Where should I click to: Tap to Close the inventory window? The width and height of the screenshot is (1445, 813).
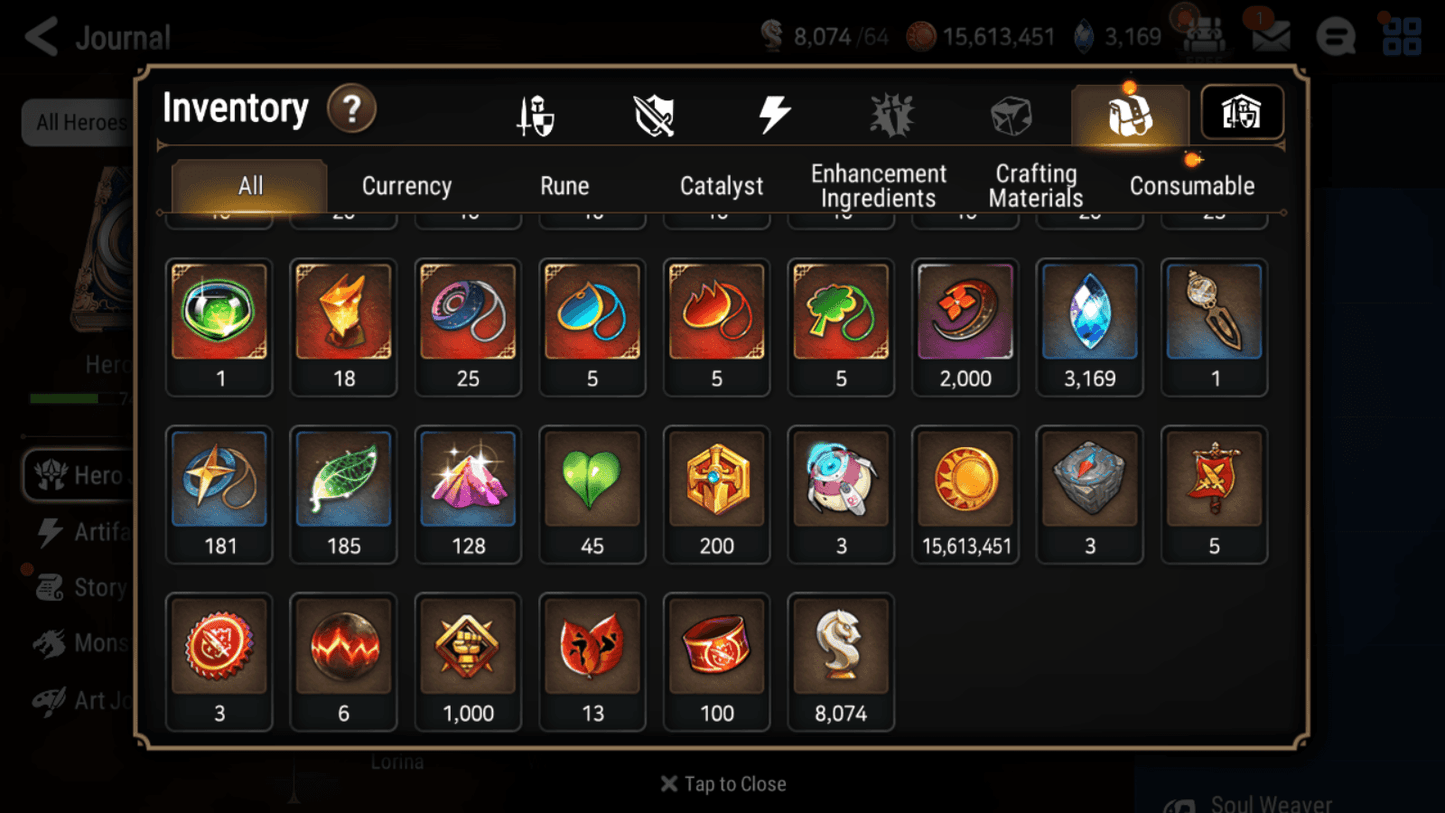pos(722,784)
